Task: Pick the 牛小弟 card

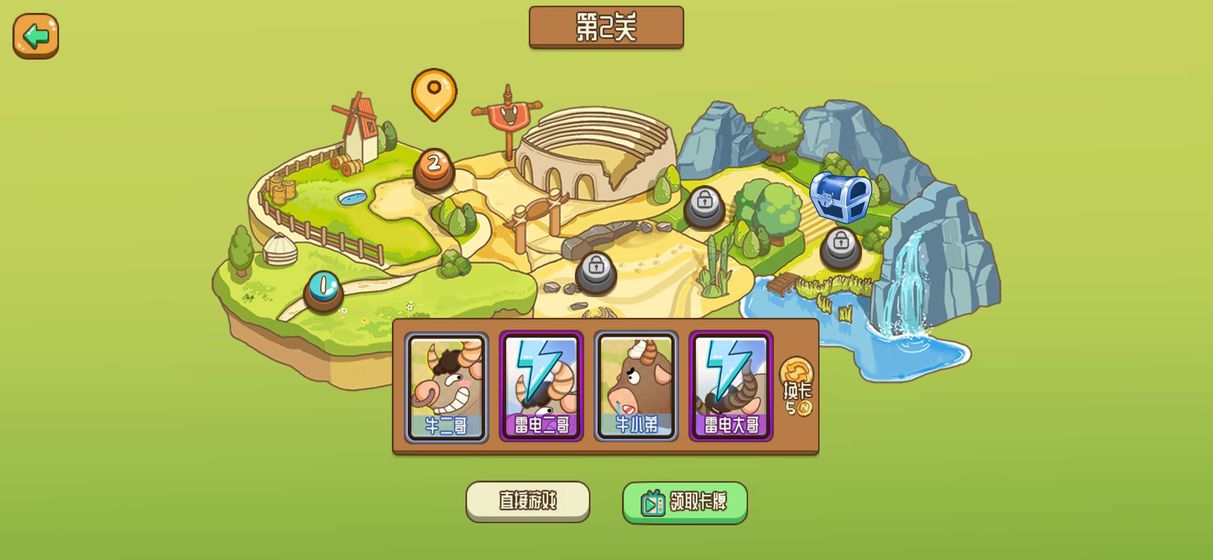Action: 636,387
